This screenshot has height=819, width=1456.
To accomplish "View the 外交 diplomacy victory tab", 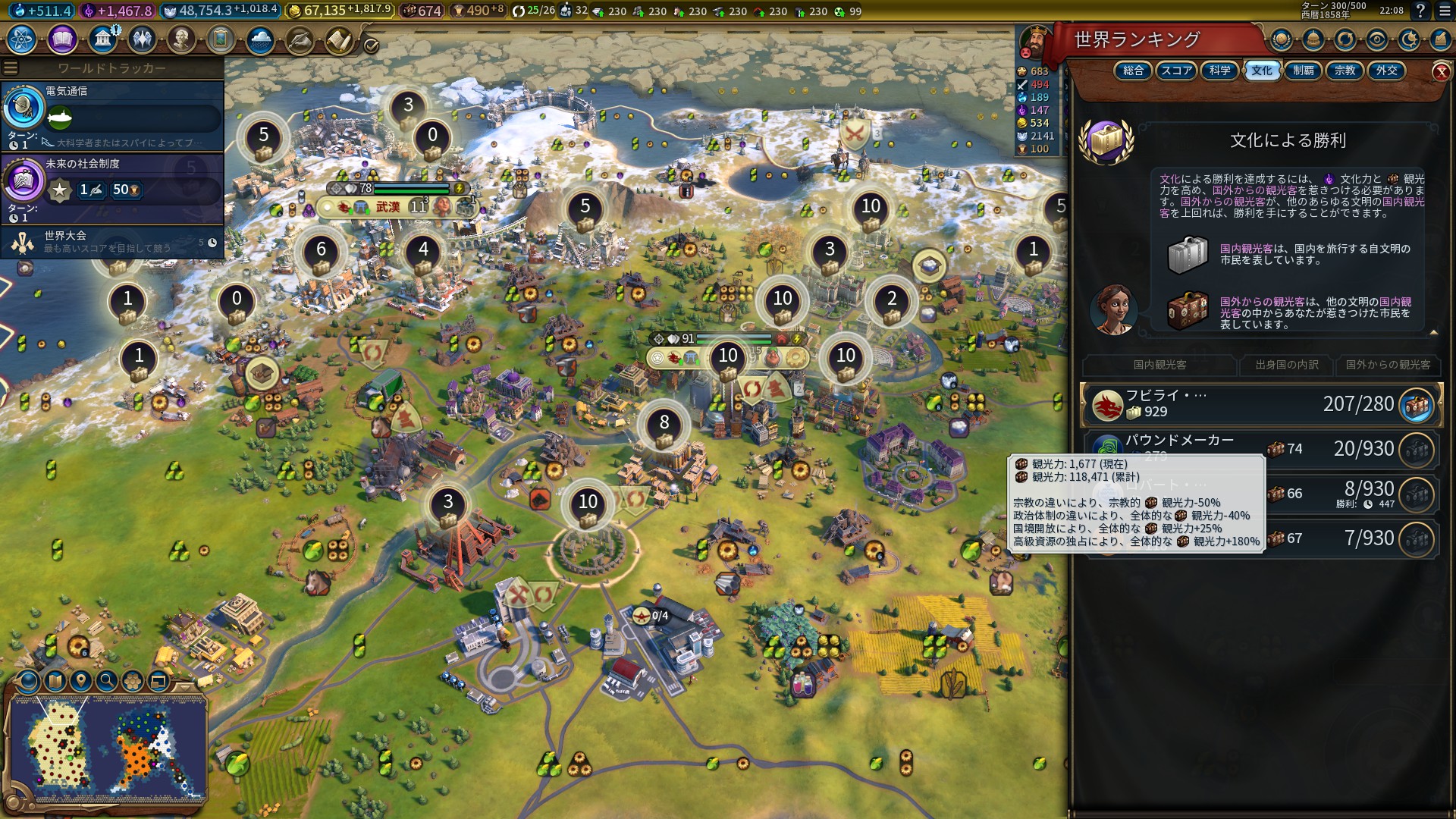I will click(x=1386, y=71).
